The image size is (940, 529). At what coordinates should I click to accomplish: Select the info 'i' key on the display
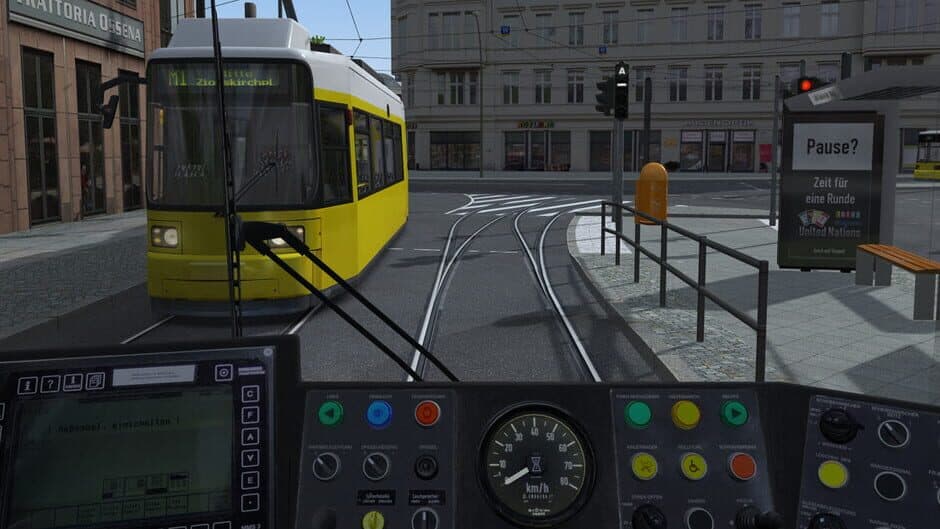coord(28,385)
